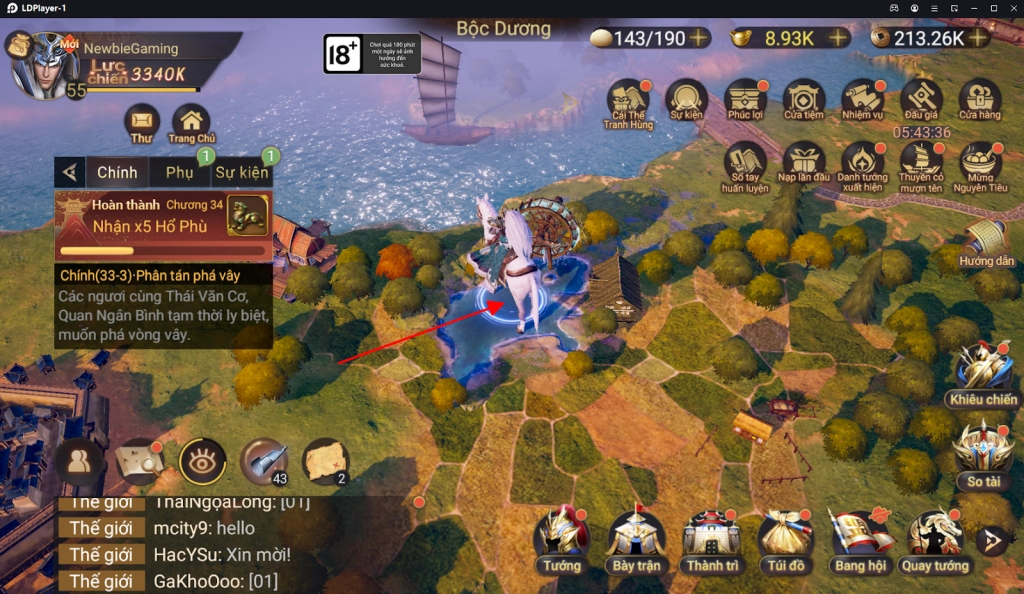Viewport: 1024px width, 594px height.
Task: Switch to the Sự kiện quest tab
Action: 241,172
